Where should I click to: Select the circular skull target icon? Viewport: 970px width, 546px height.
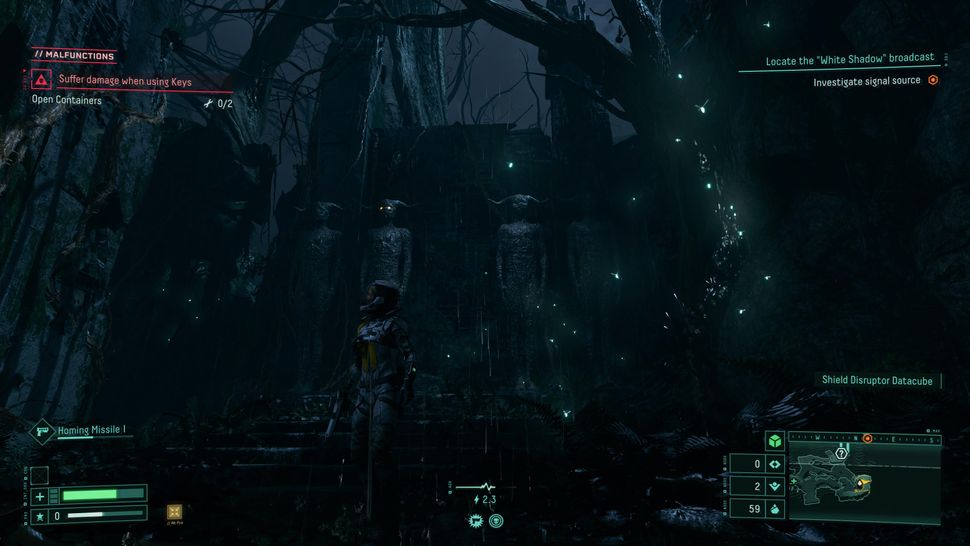496,521
